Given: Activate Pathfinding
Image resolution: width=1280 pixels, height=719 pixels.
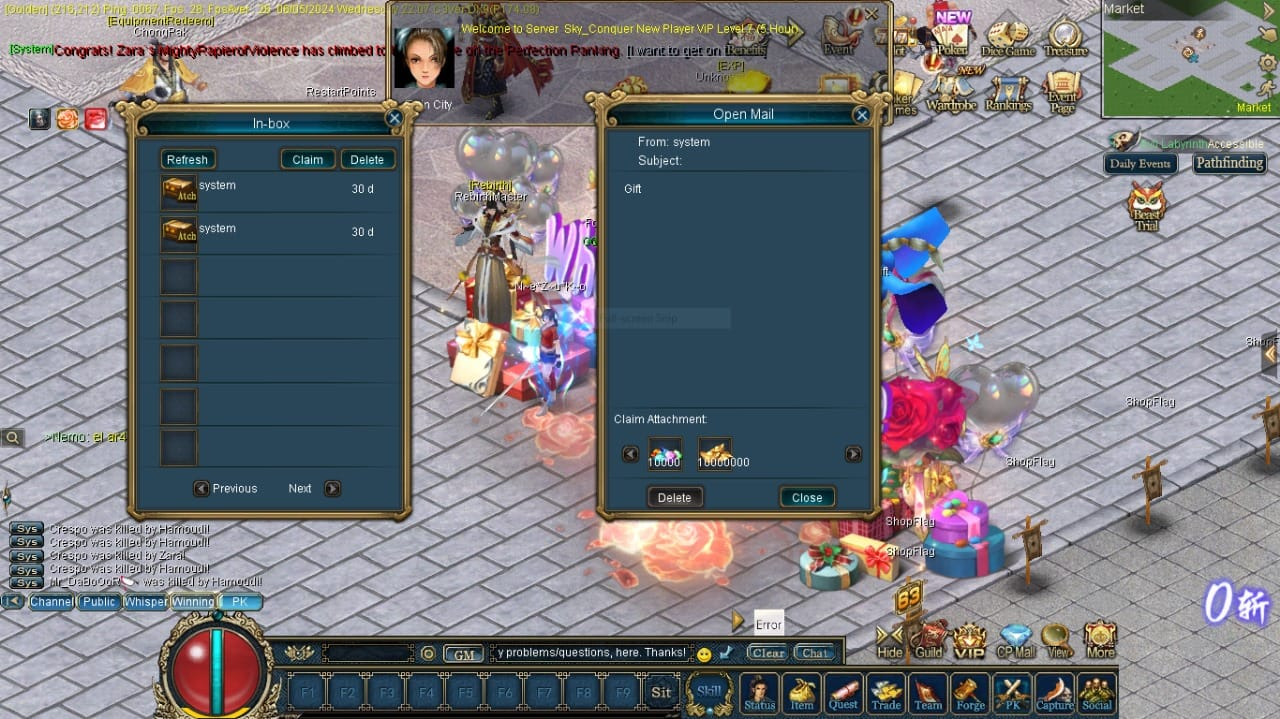Looking at the screenshot, I should tap(1229, 163).
